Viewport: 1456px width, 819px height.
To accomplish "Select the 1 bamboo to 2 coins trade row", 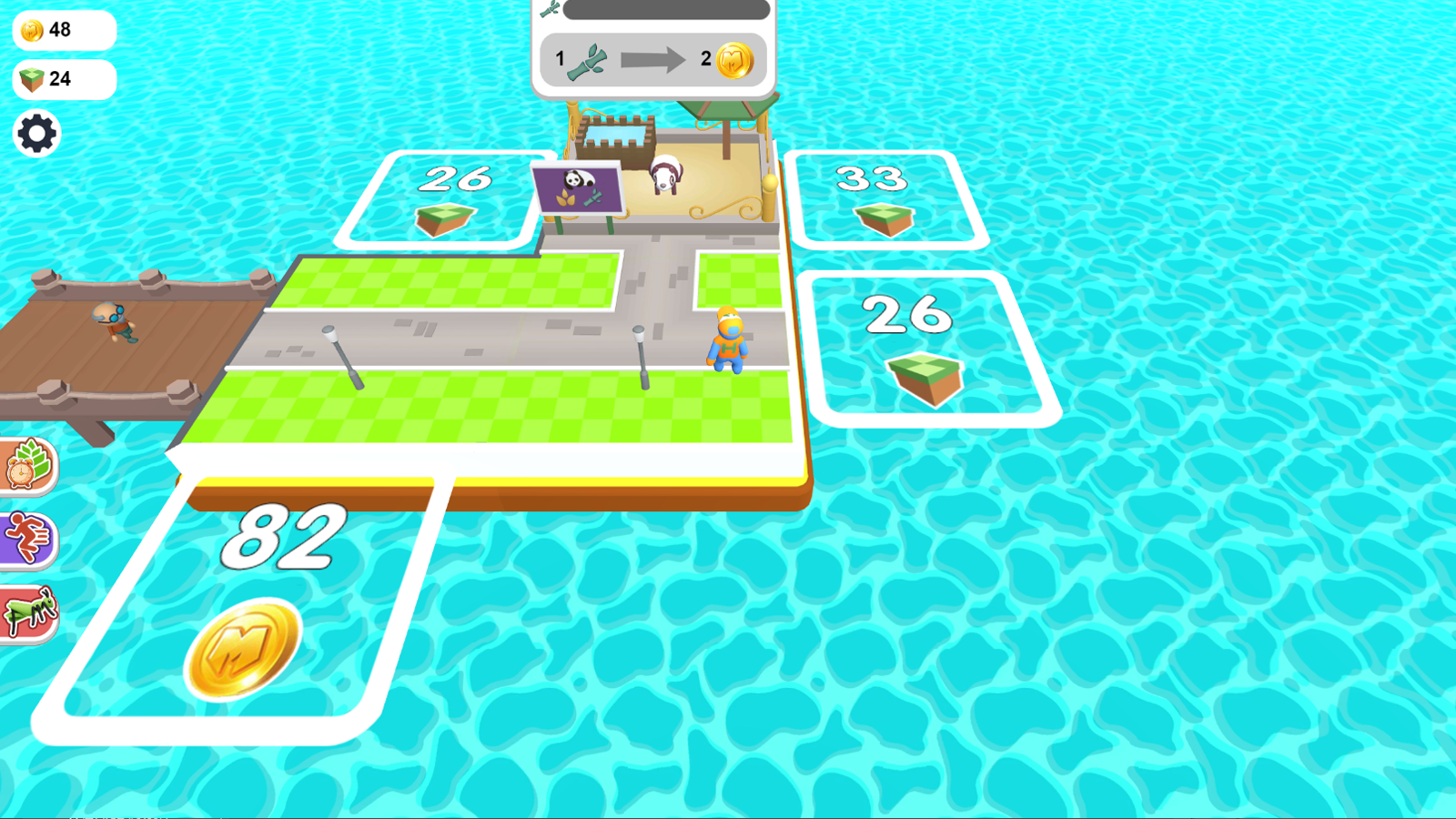I will point(655,58).
